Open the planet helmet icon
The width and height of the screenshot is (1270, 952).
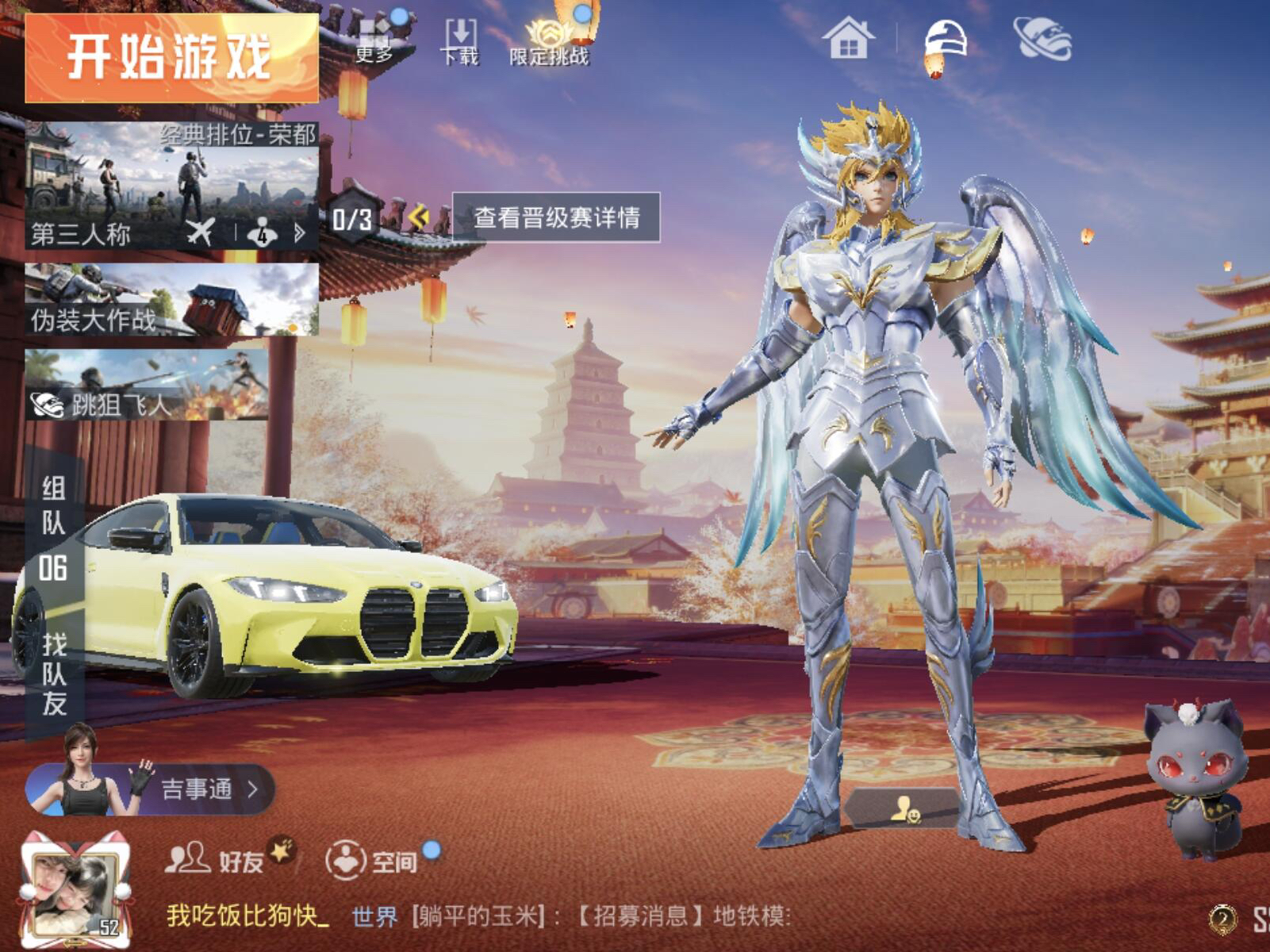coord(1042,40)
